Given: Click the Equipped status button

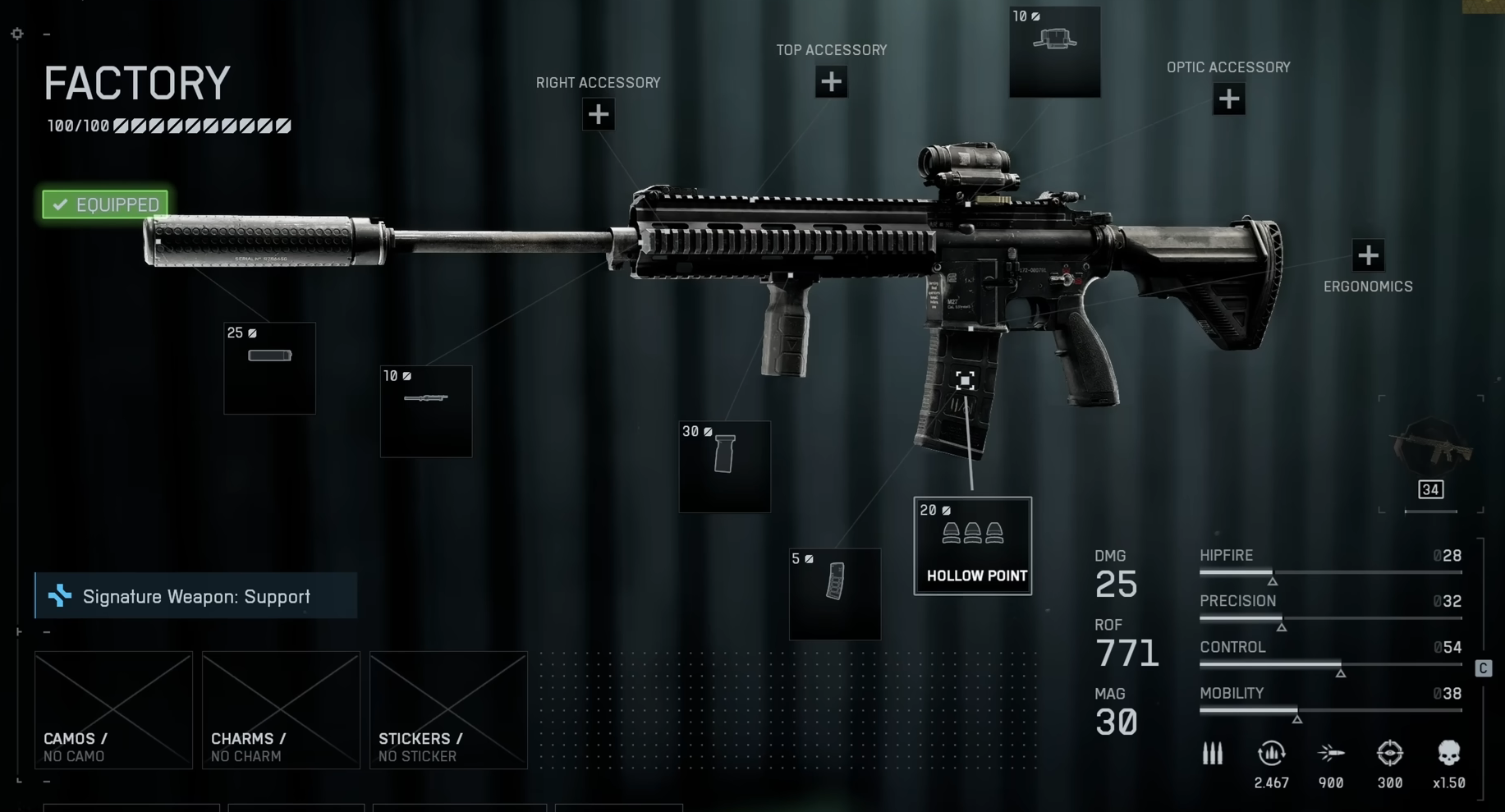Looking at the screenshot, I should click(x=105, y=204).
